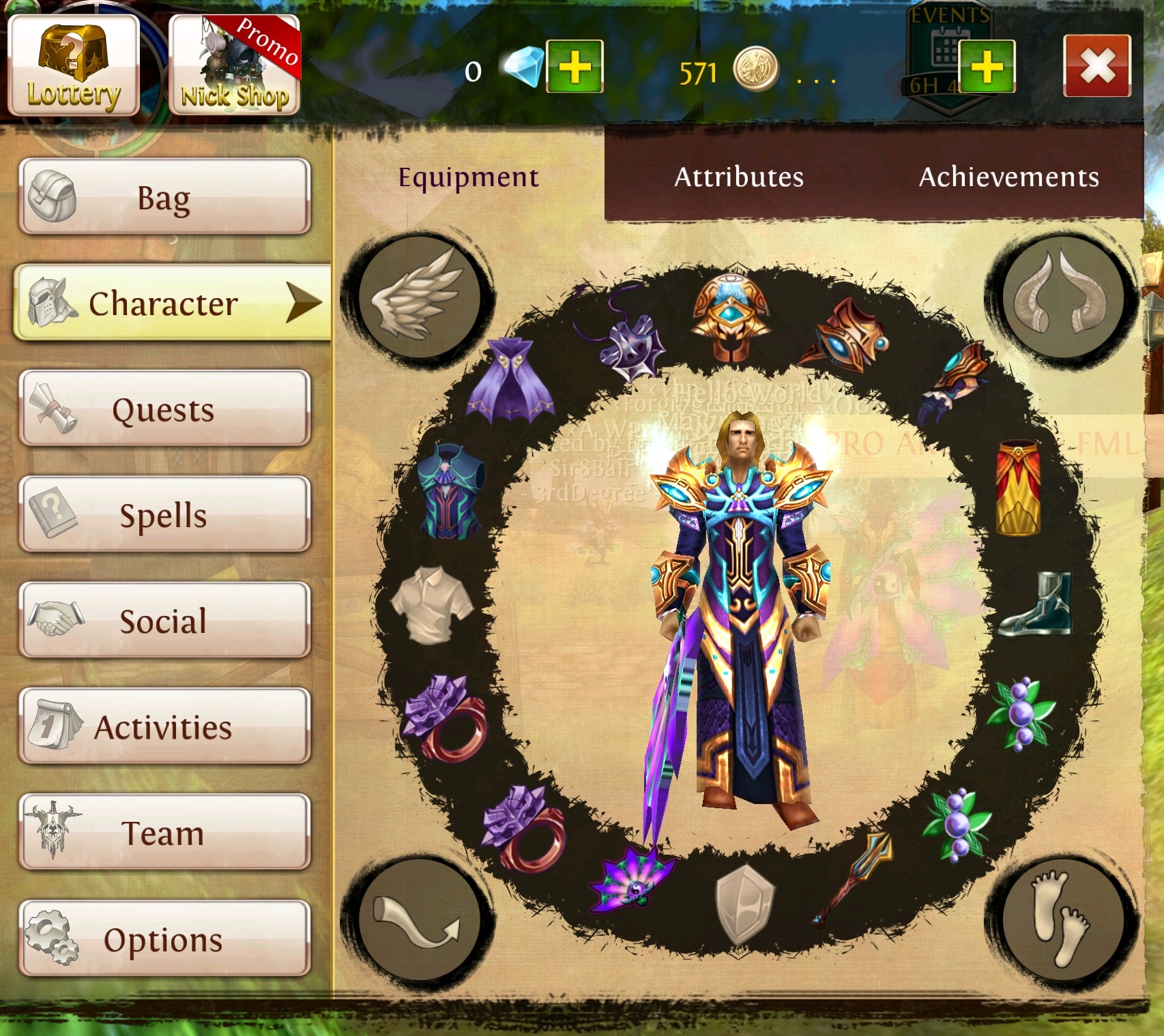Viewport: 1164px width, 1036px height.
Task: Open the Quests menu
Action: click(x=164, y=409)
